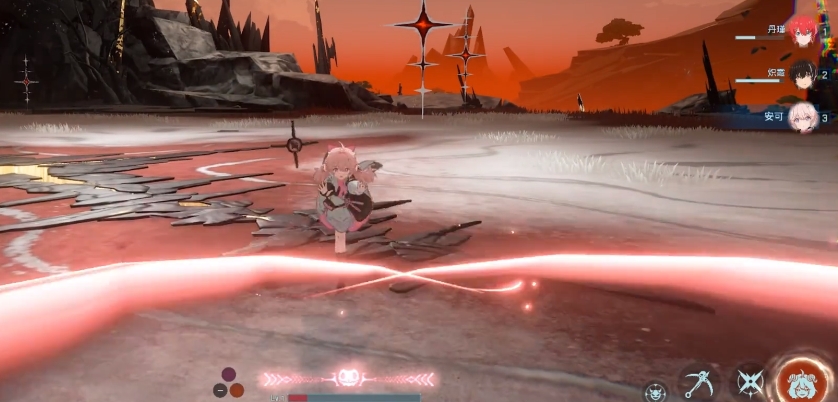Screen dimensions: 838x402
Task: Fire the grappling hook tool
Action: 698,382
